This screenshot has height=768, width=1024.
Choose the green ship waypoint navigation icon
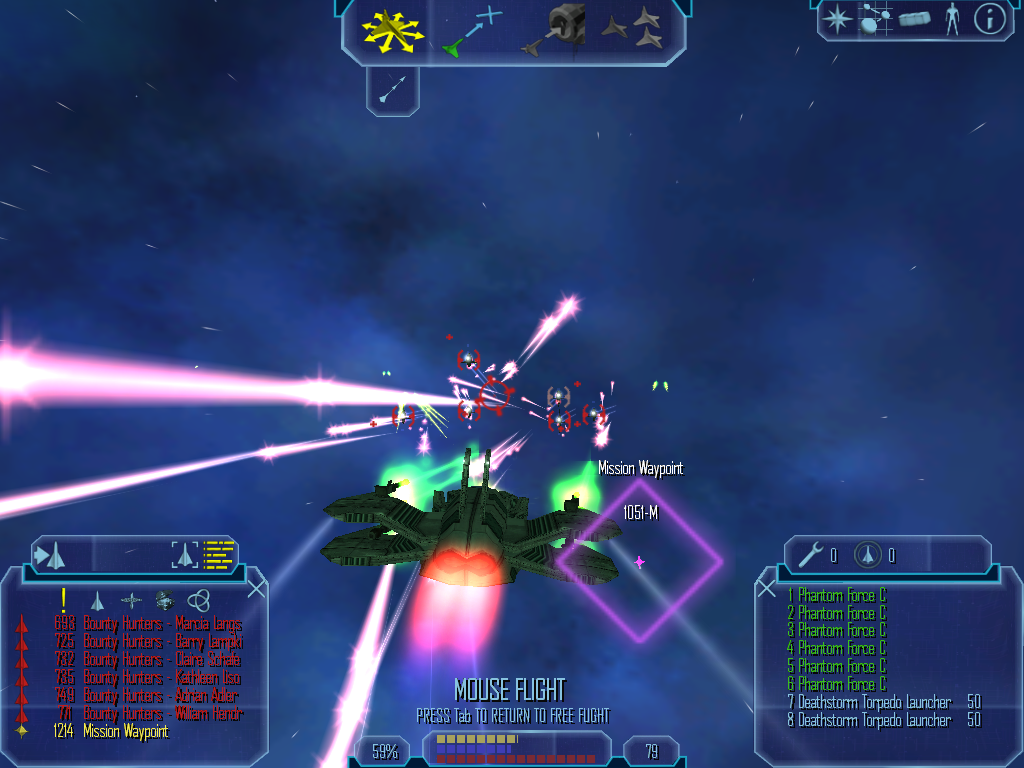[471, 30]
